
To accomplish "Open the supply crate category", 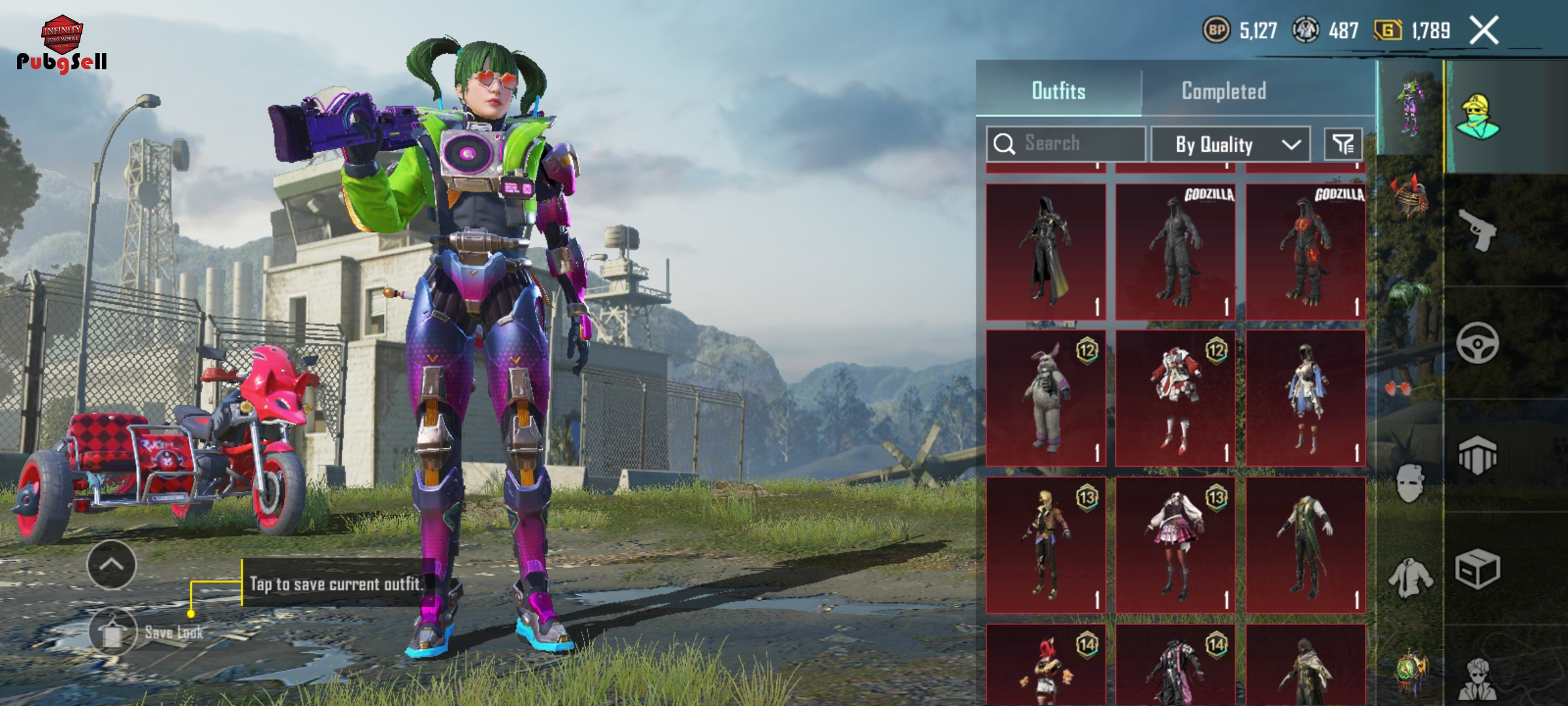I will [1477, 569].
